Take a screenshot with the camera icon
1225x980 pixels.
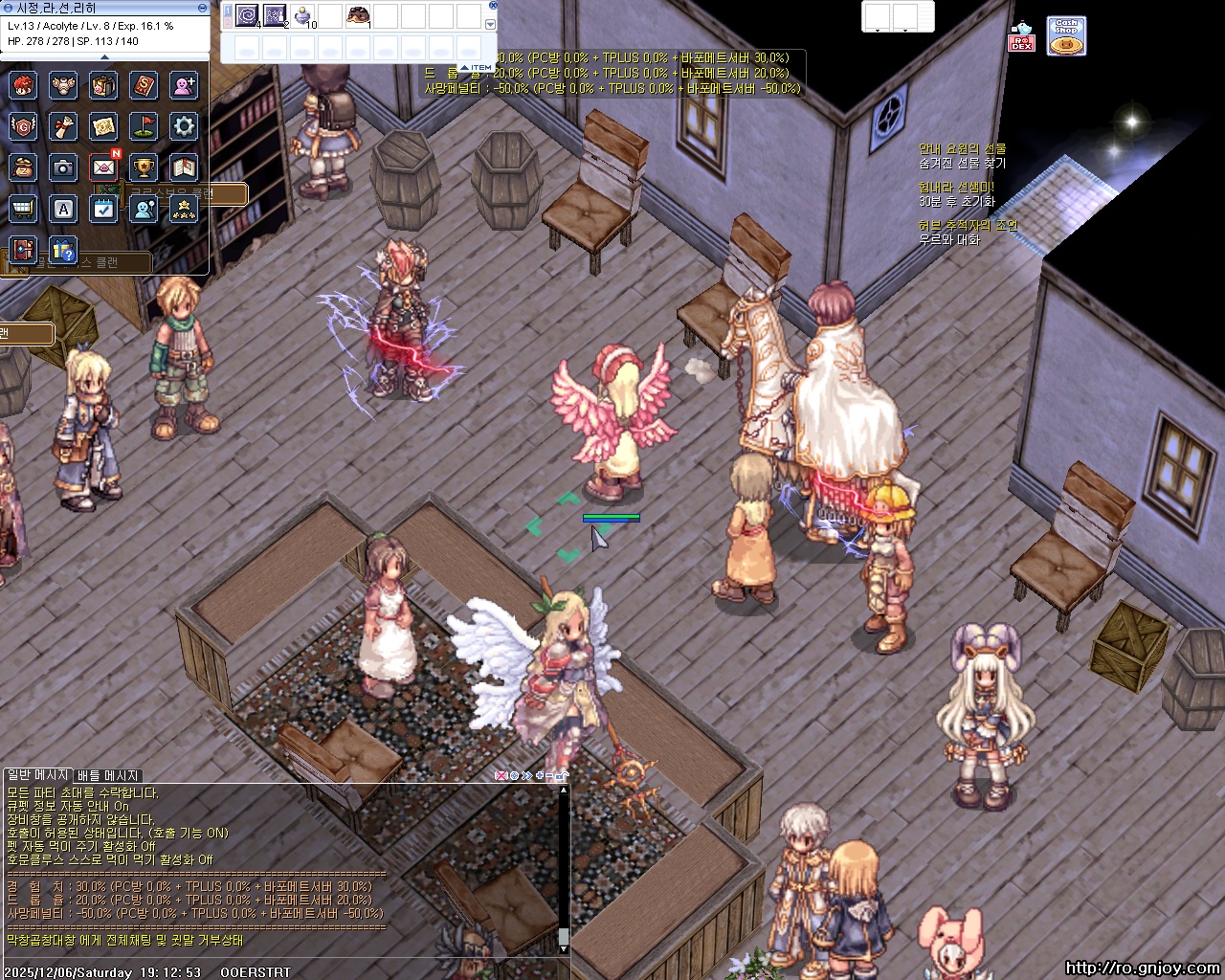point(63,167)
